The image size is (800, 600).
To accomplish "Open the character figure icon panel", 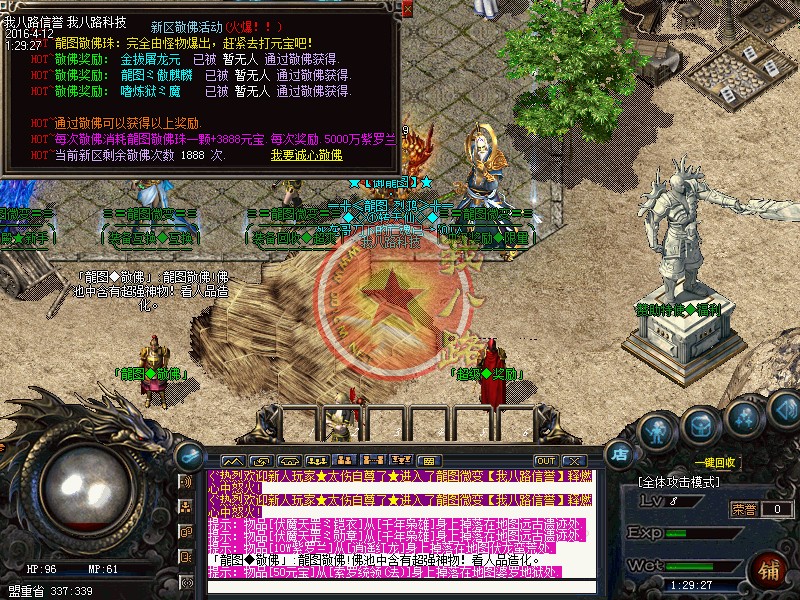I will coord(656,431).
